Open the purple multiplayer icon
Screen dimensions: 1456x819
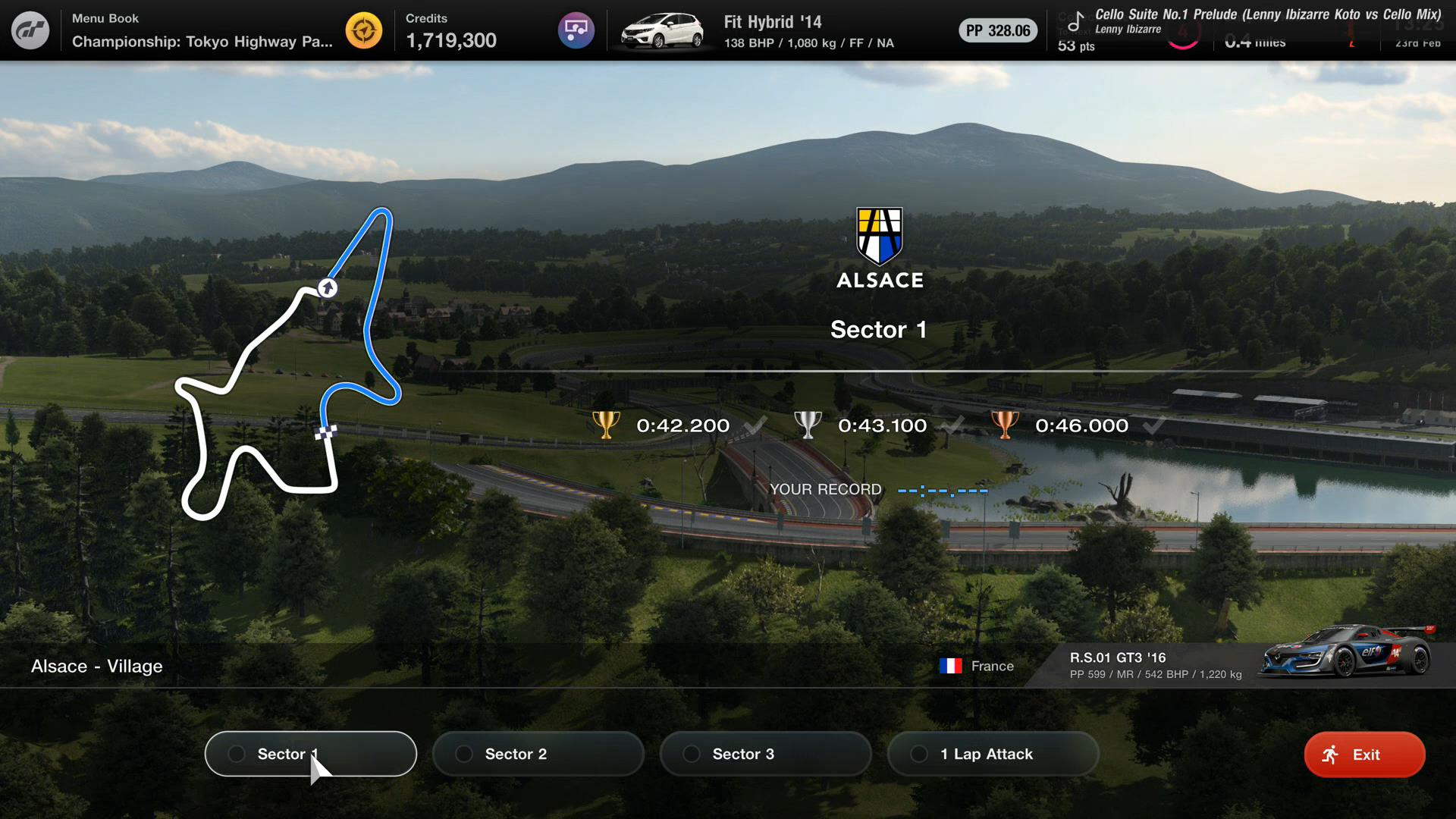pos(576,31)
